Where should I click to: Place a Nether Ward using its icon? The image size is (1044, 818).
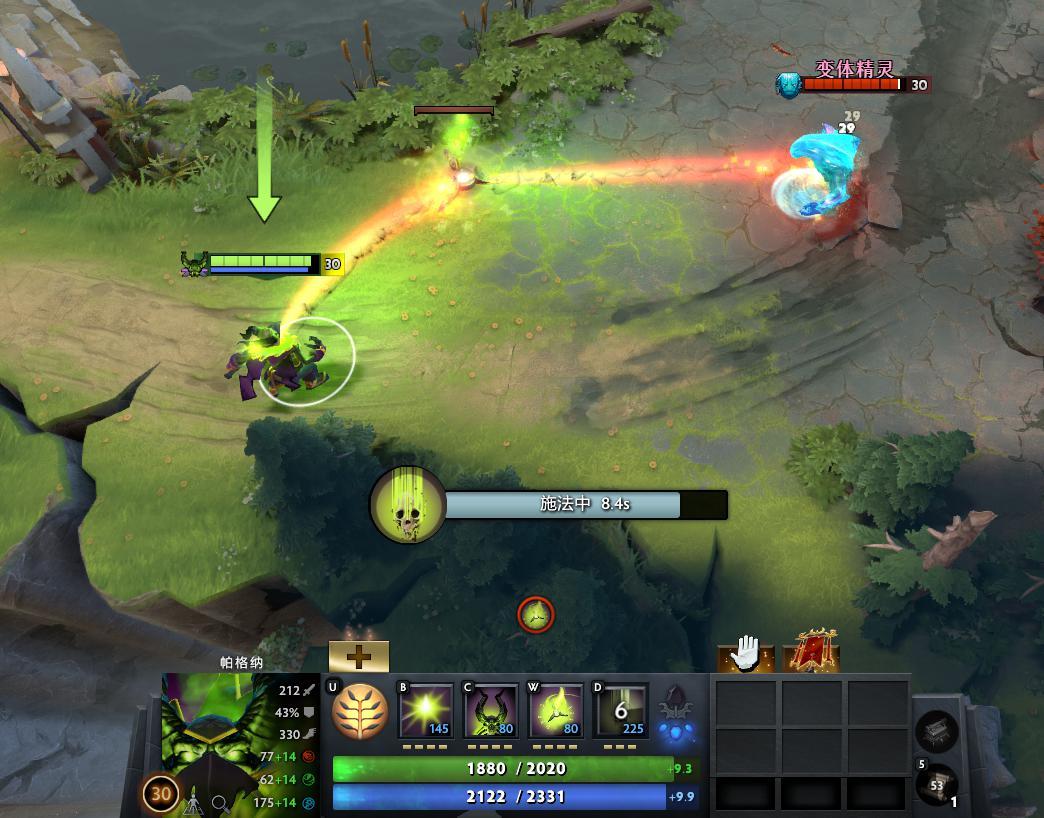(x=555, y=712)
